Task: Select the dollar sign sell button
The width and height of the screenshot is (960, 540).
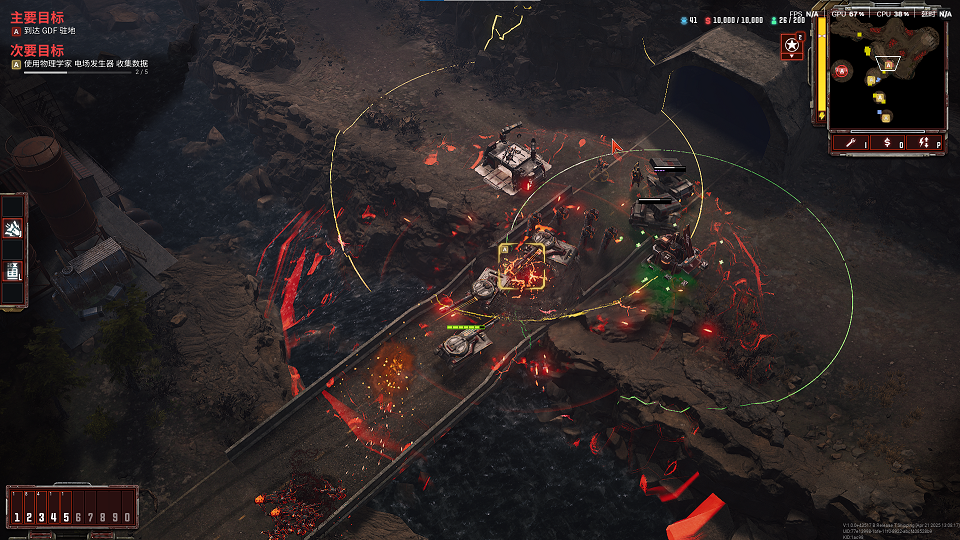Action: pos(887,144)
